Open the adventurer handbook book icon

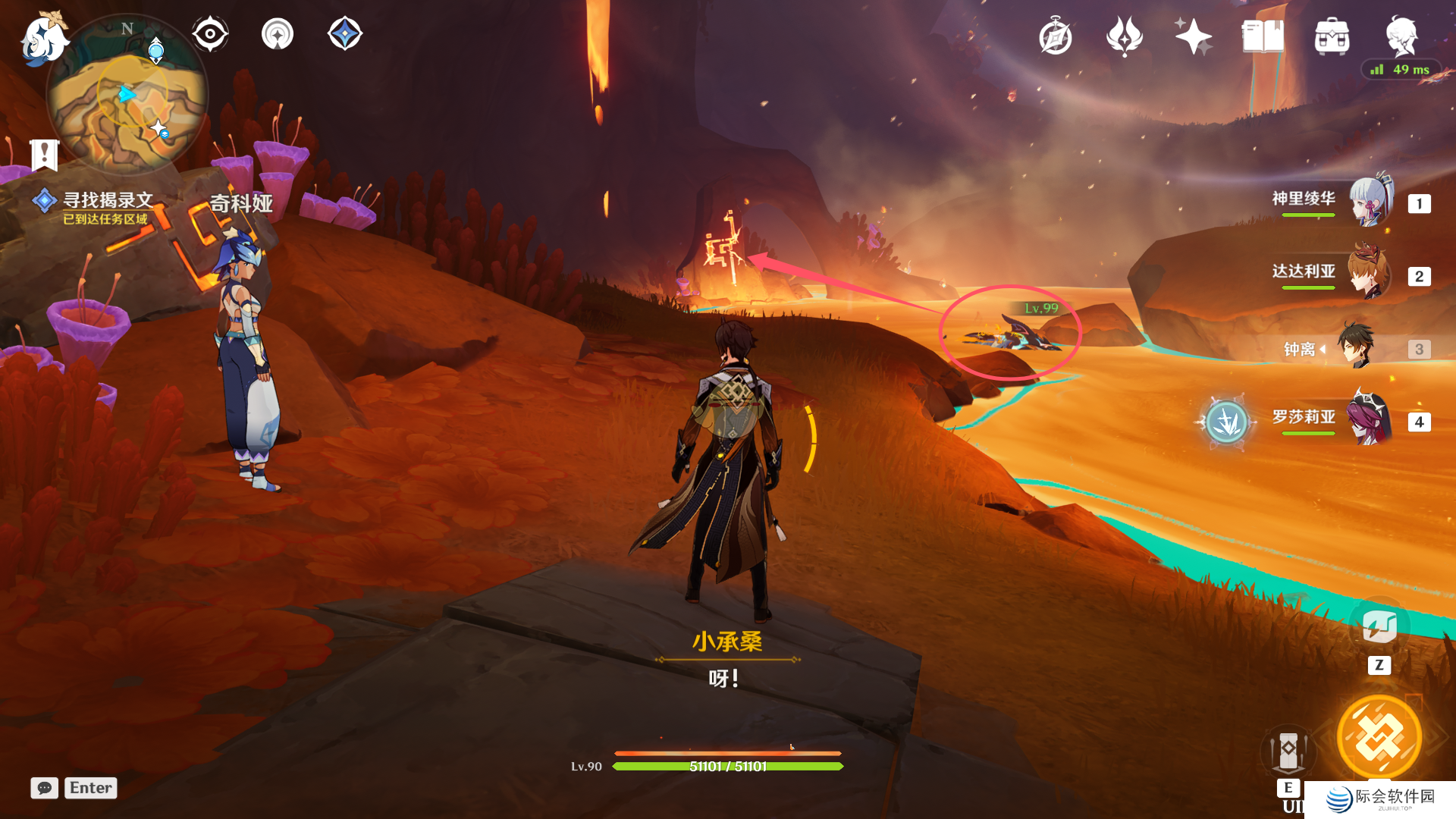click(1262, 36)
